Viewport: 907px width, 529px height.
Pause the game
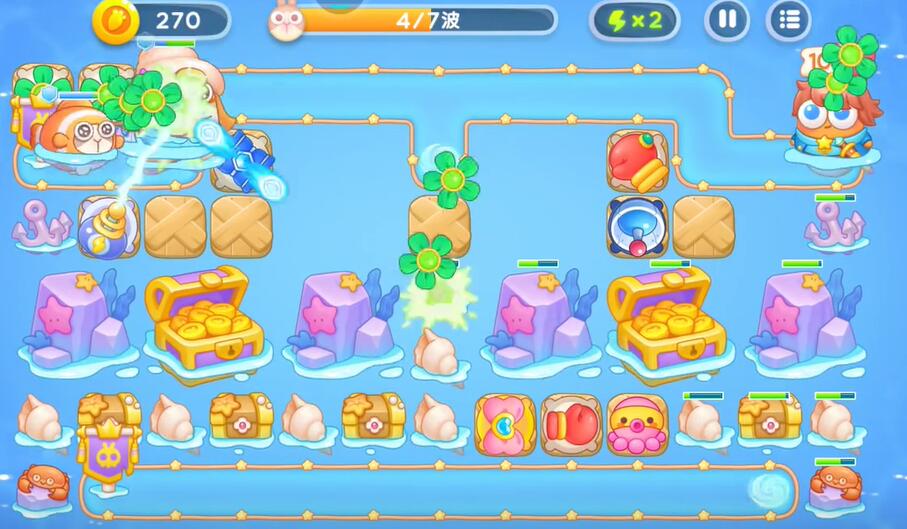pos(727,20)
